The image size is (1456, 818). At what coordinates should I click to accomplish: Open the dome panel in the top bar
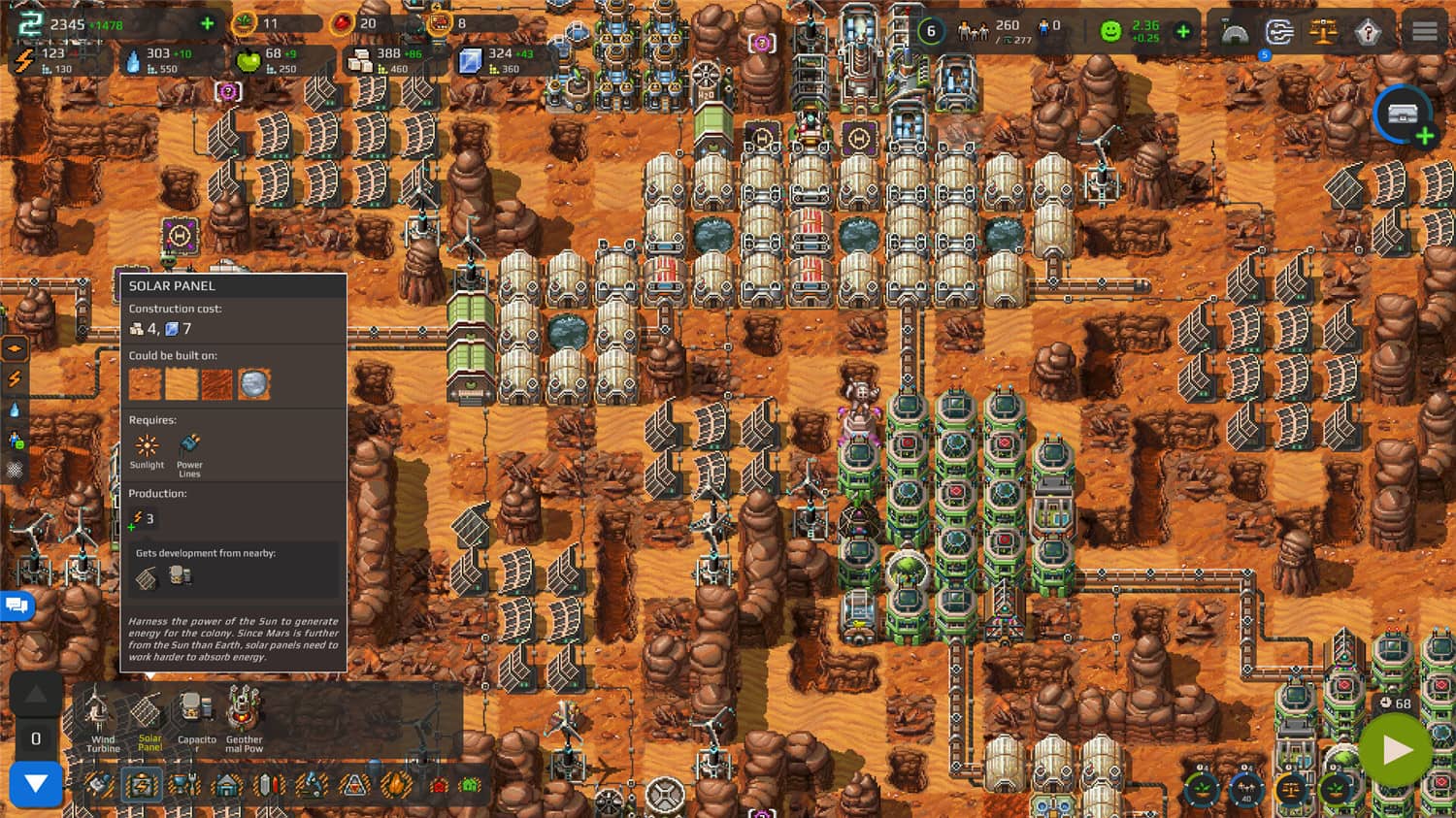[1233, 32]
